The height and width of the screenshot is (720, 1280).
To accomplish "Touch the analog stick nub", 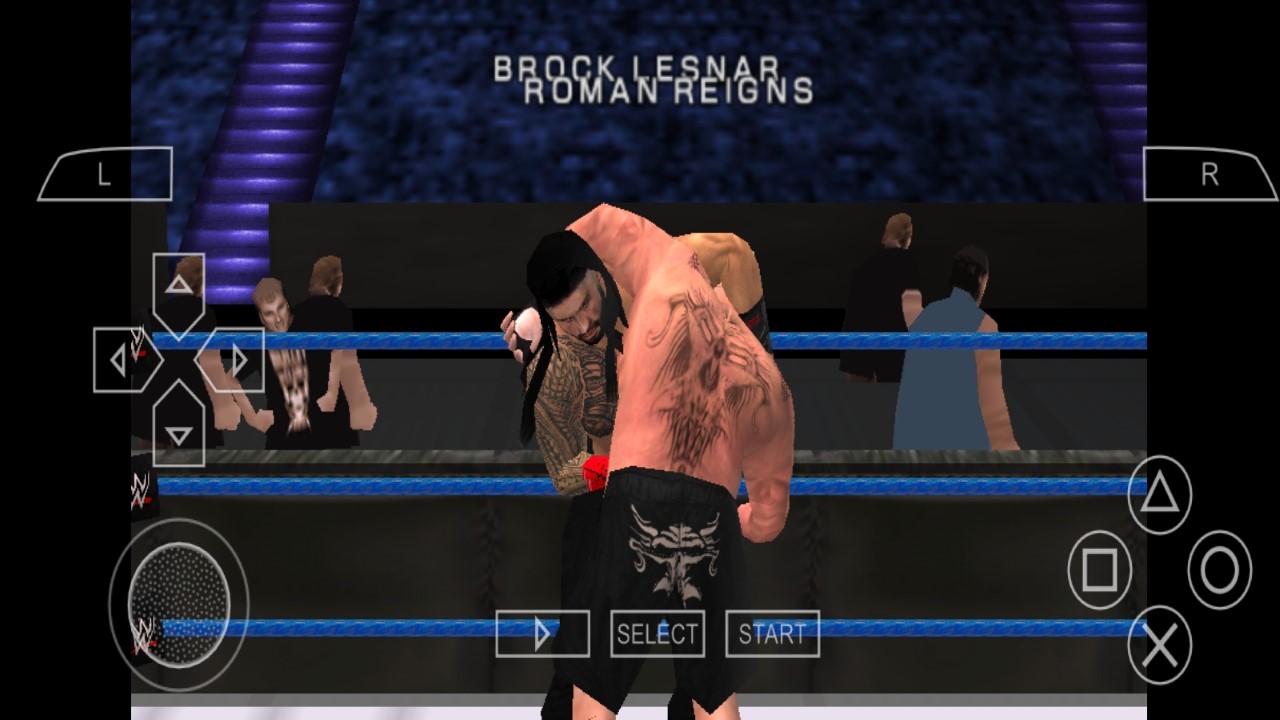I will (x=179, y=603).
